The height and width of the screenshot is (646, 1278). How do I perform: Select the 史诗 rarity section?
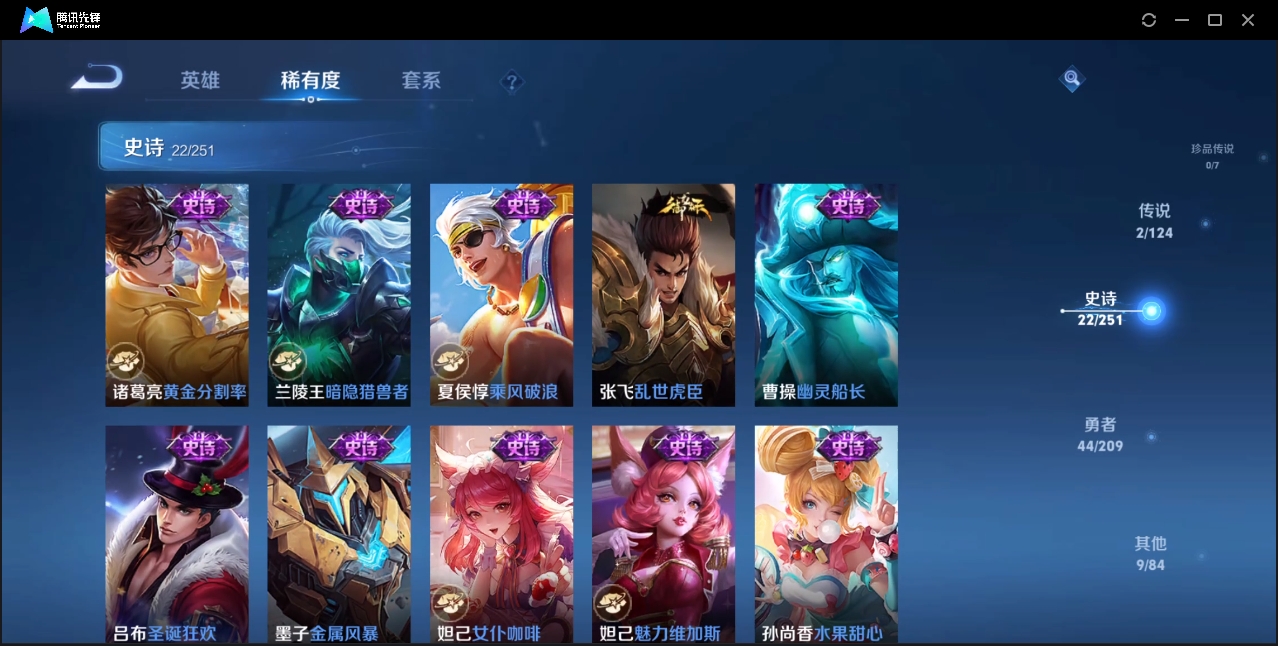click(1101, 308)
